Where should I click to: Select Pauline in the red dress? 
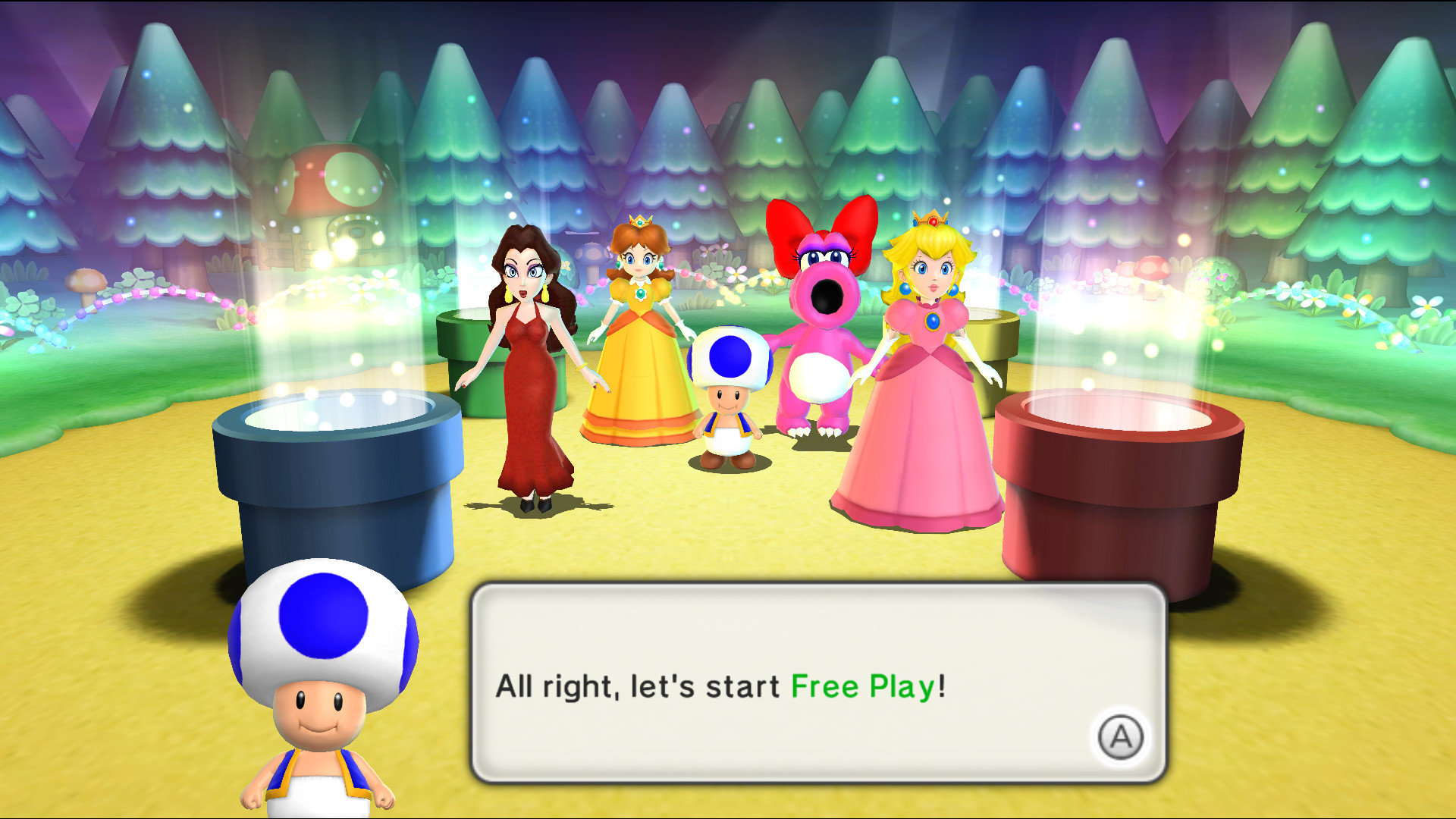point(531,364)
